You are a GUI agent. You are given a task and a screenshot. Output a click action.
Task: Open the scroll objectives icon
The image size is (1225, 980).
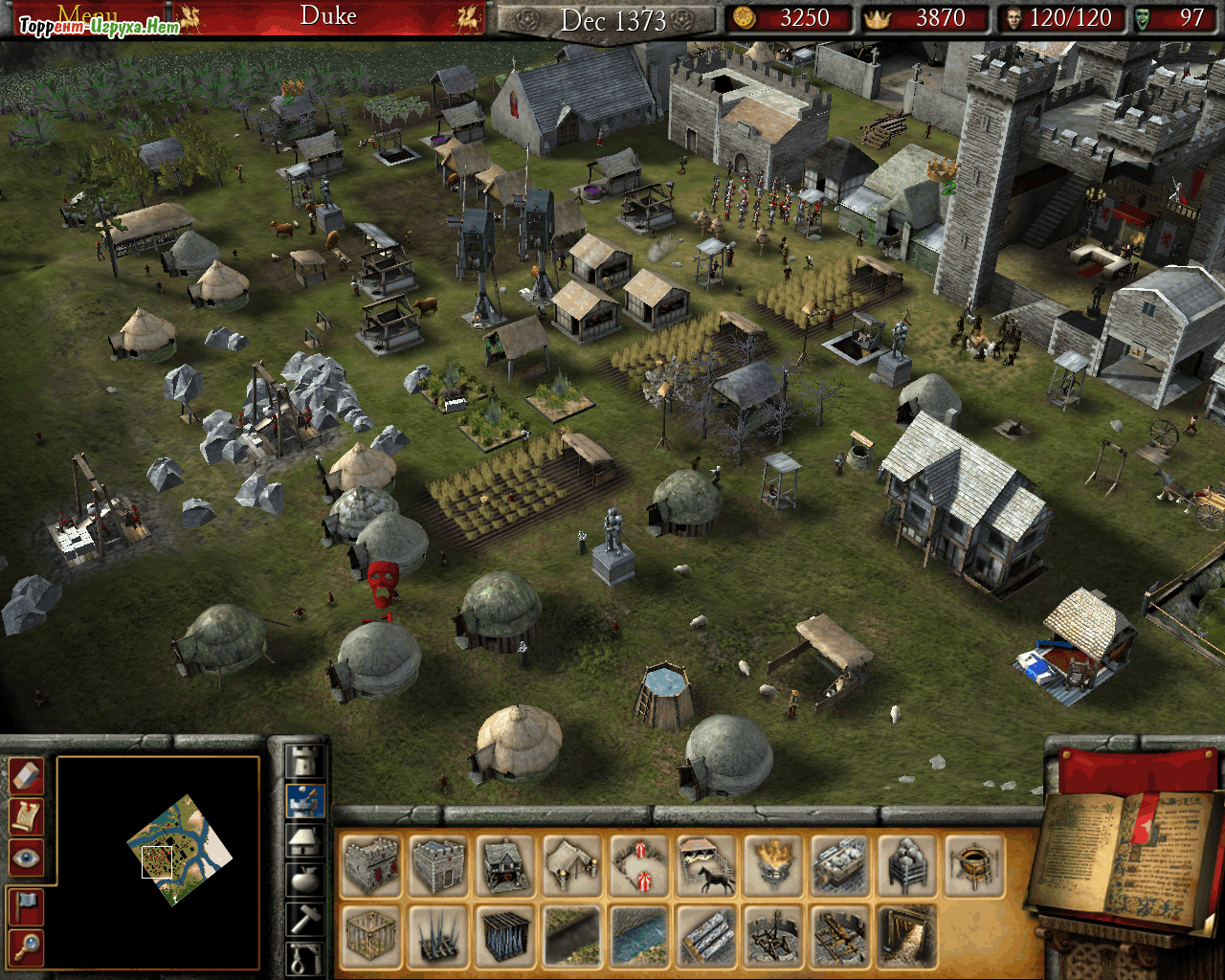click(27, 816)
